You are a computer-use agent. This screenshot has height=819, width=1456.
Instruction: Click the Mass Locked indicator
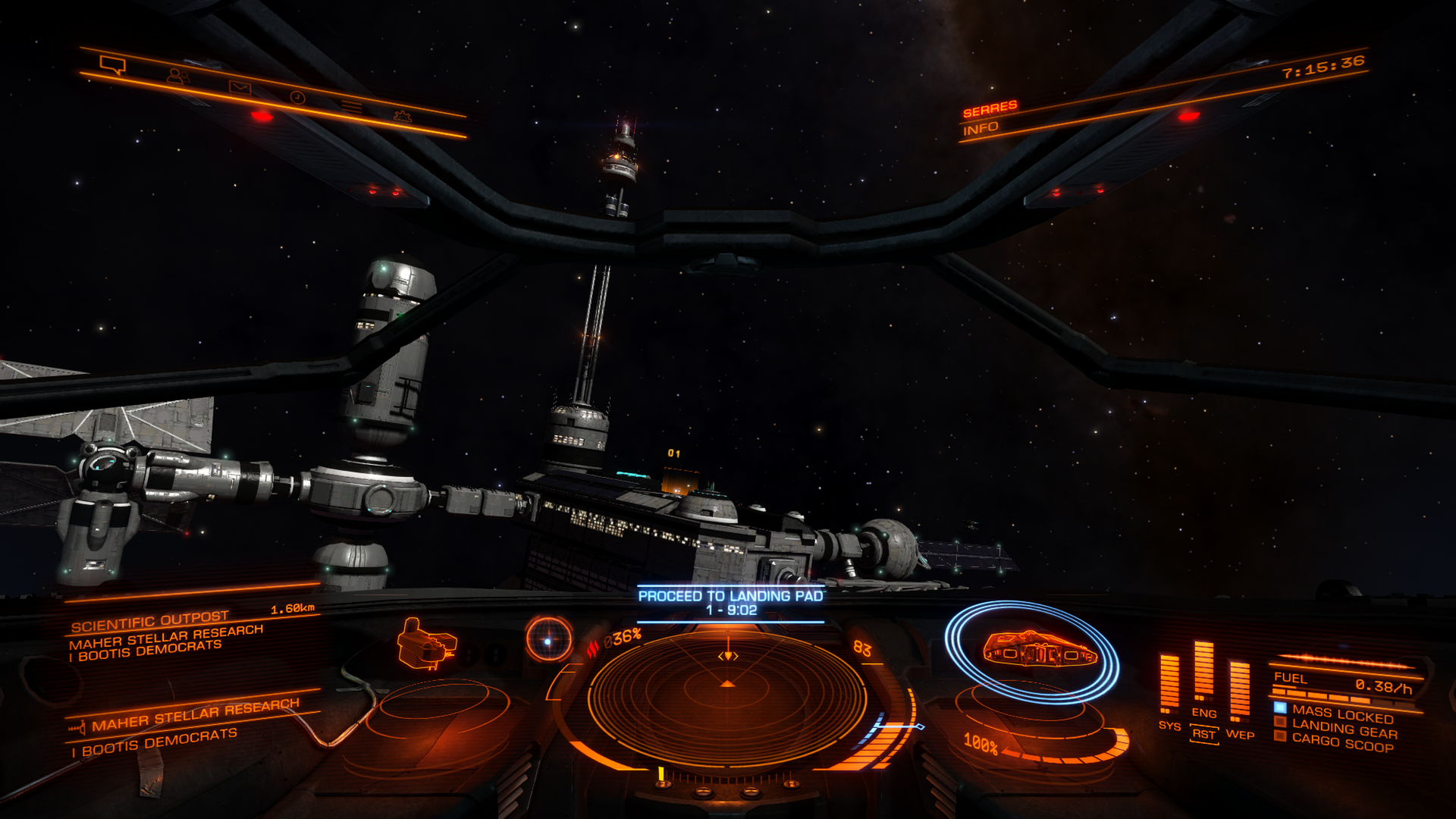click(x=1342, y=714)
